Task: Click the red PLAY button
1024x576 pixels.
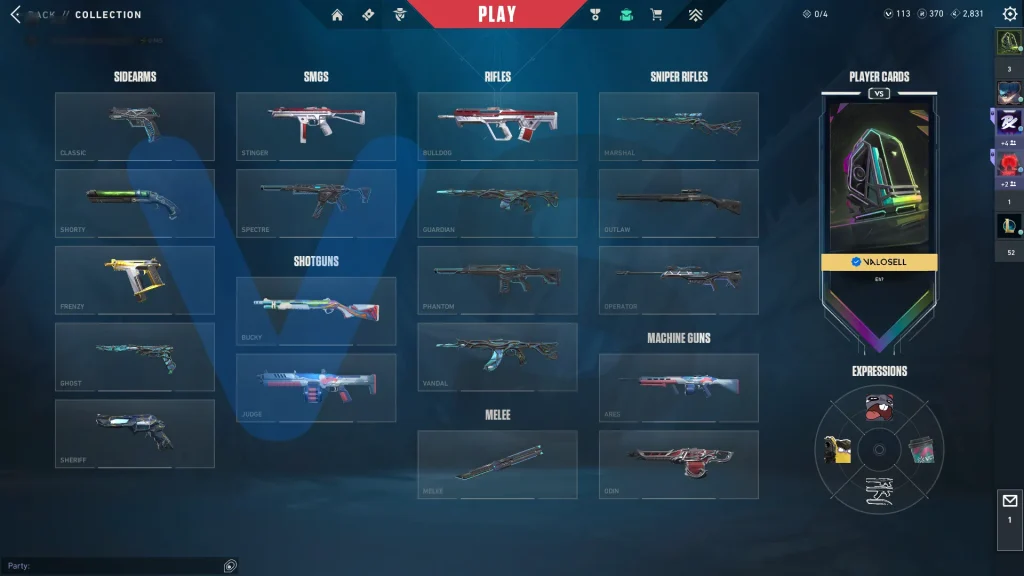Action: (497, 14)
